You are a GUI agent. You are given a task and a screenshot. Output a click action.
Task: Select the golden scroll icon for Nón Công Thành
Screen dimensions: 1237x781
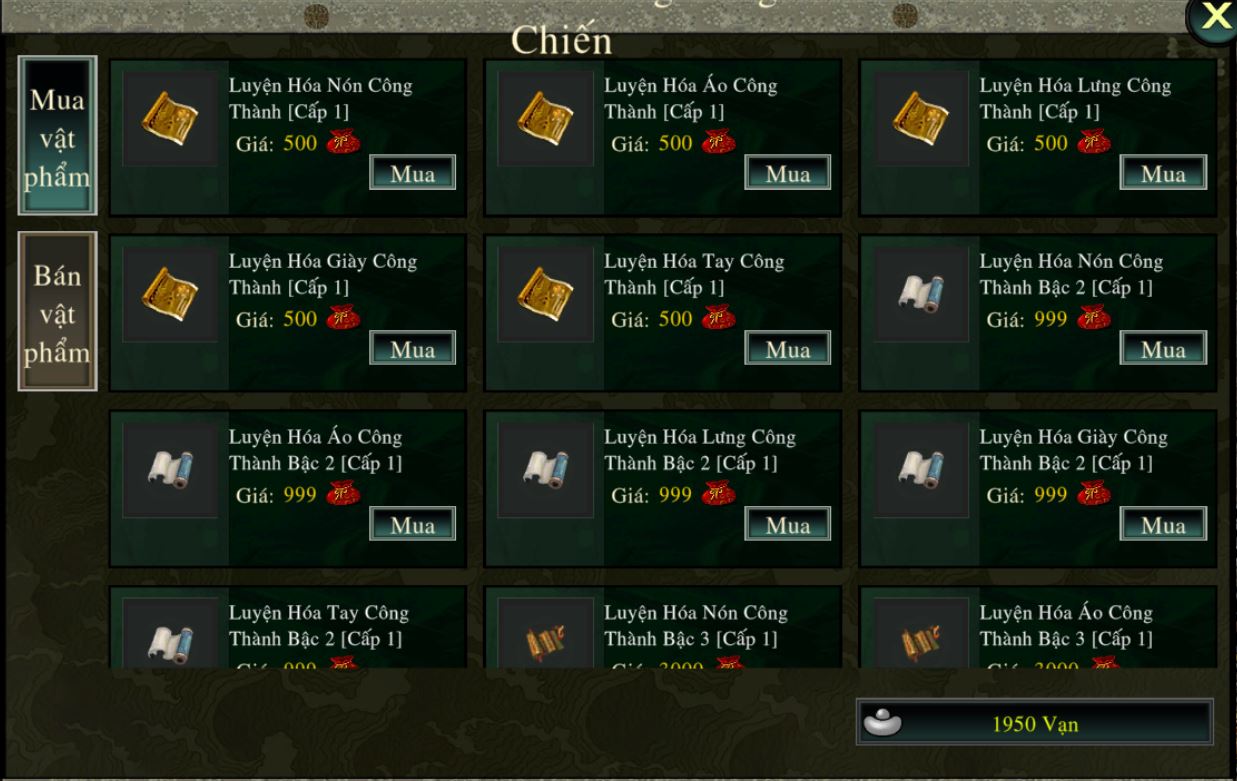coord(170,119)
